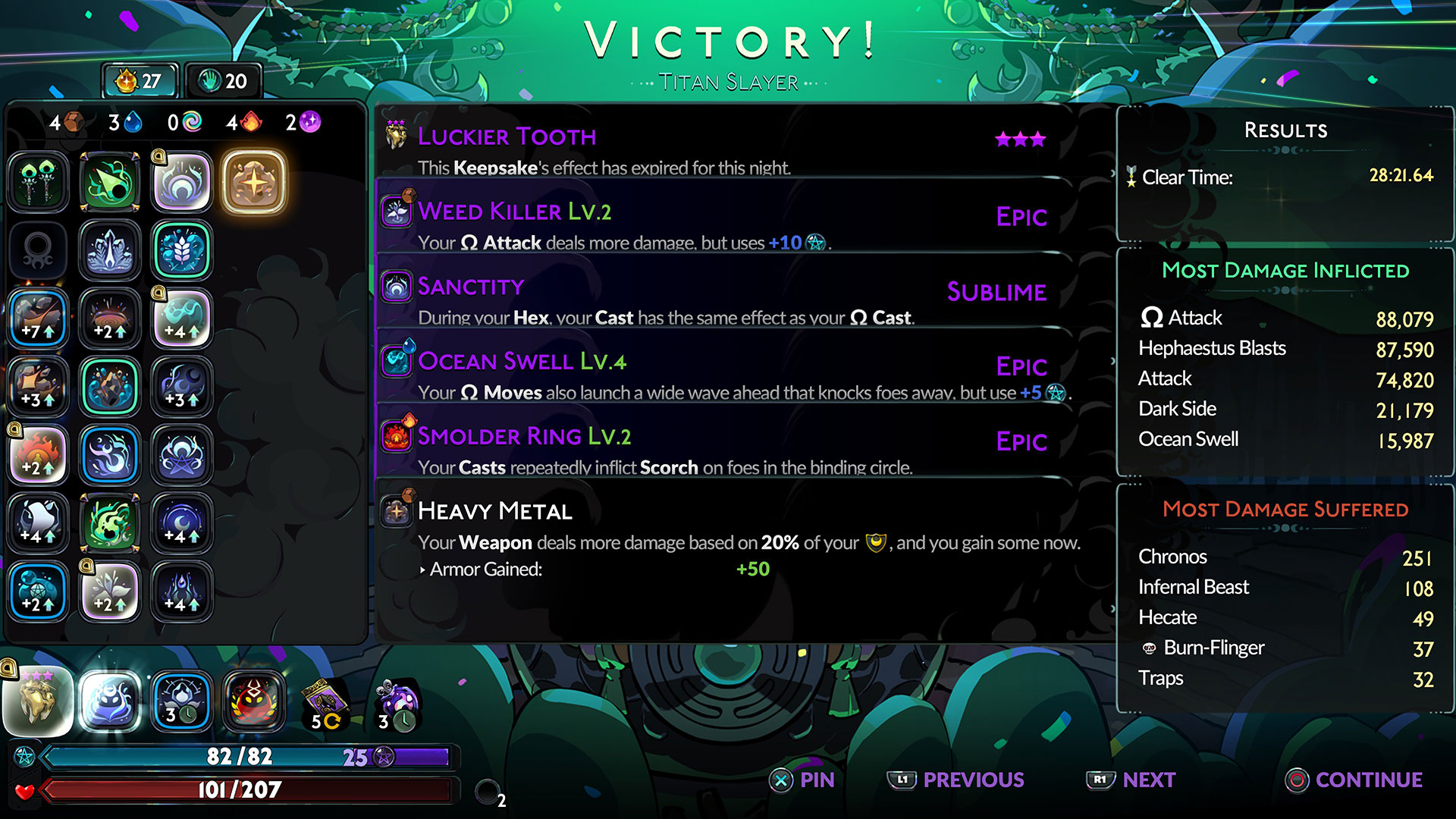This screenshot has height=819, width=1456.
Task: Click the highlighted golden star boon icon
Action: 254,183
